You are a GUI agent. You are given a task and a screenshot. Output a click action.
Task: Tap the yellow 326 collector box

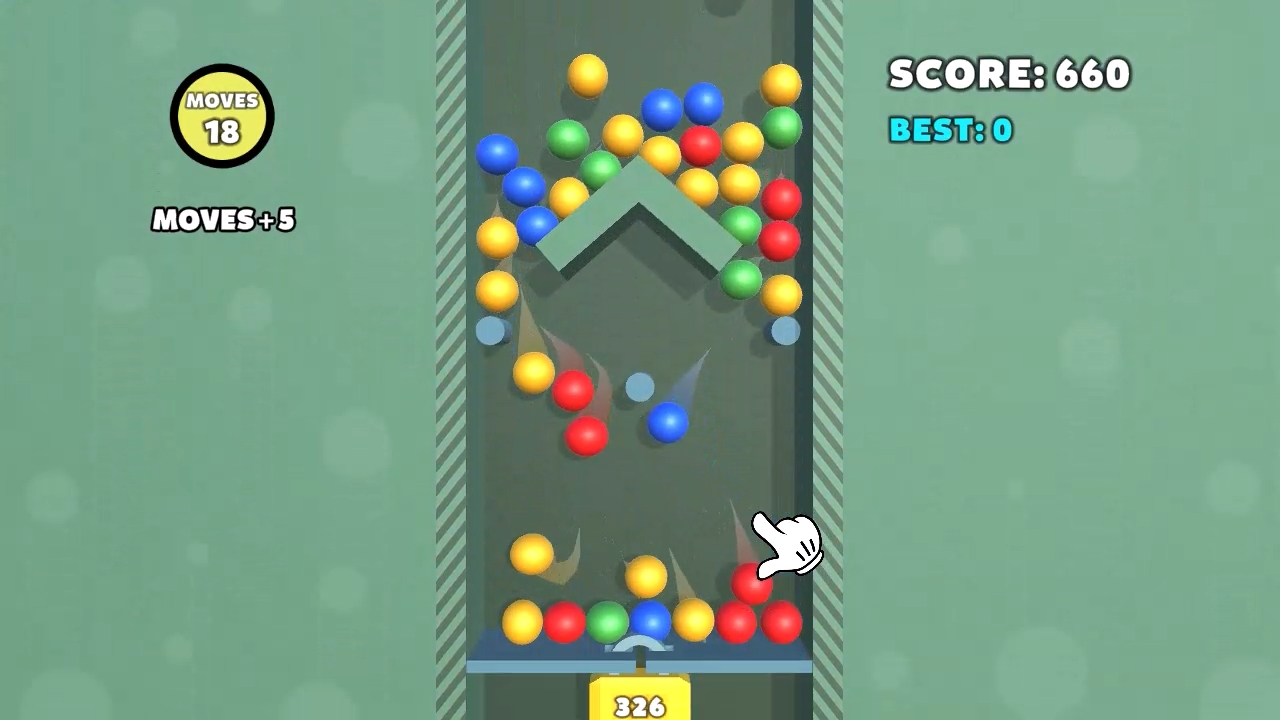point(640,700)
